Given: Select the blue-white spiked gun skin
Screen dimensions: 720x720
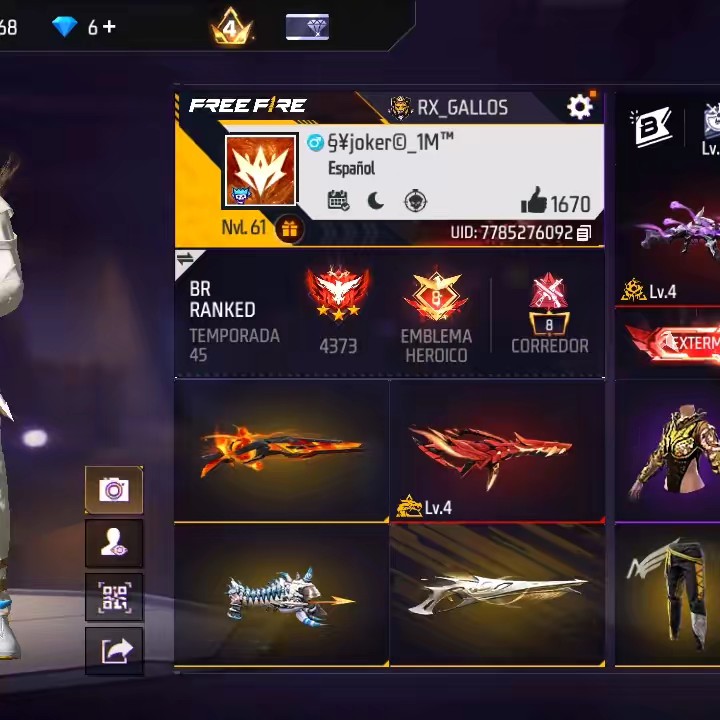Looking at the screenshot, I should point(281,595).
